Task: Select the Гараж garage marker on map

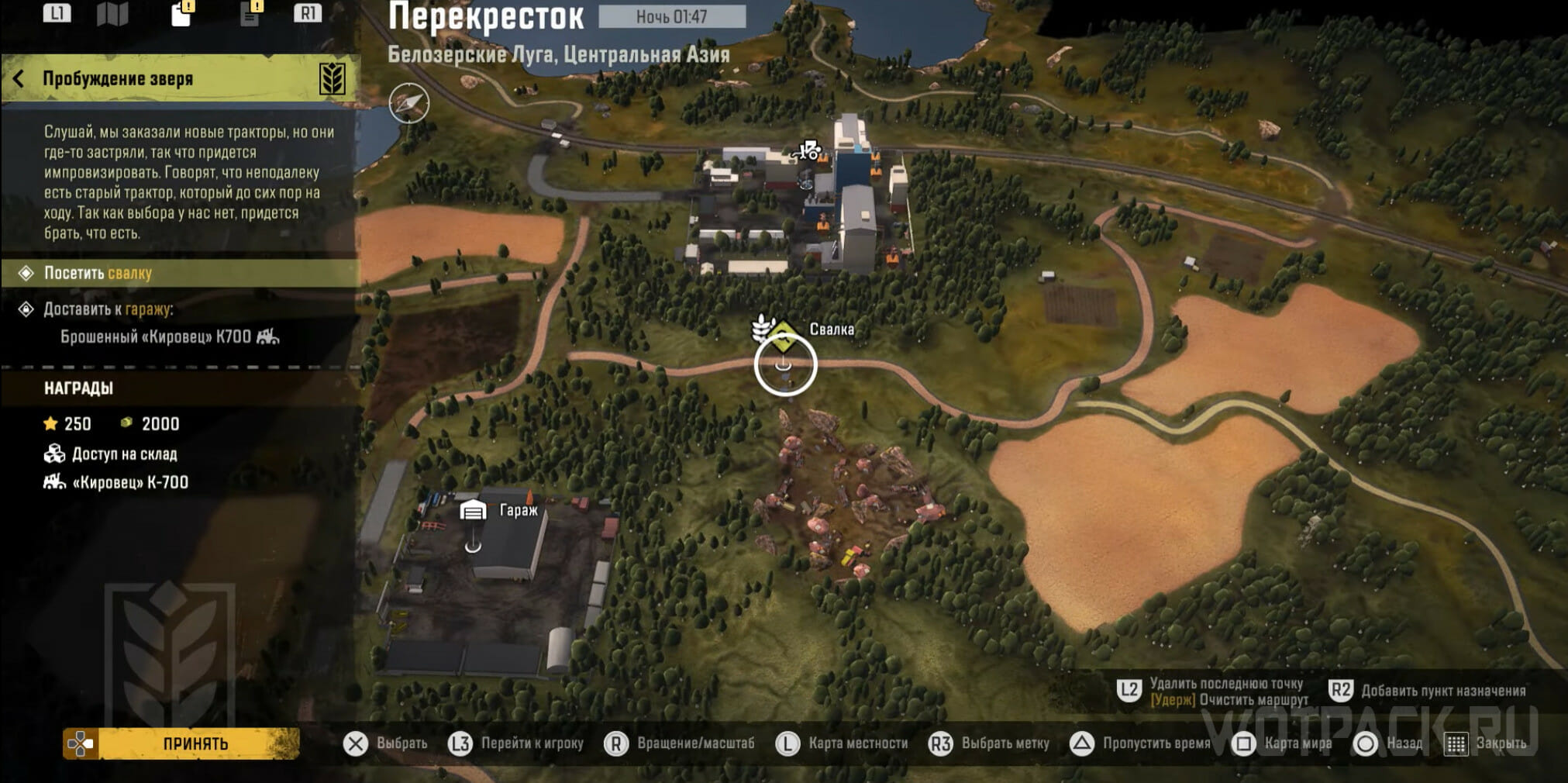Action: click(x=473, y=511)
